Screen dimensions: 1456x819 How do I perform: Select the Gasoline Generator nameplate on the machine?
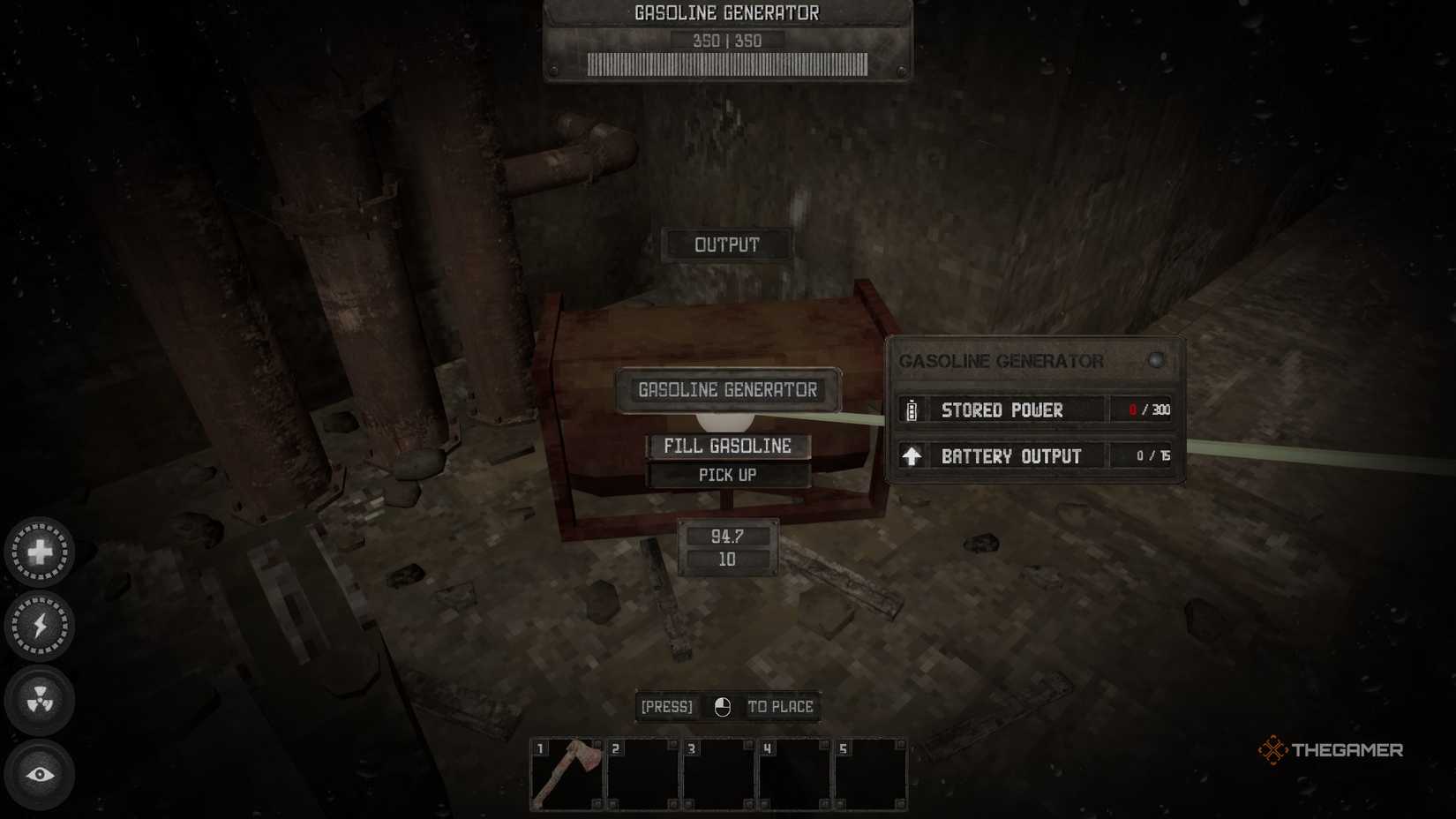click(x=727, y=388)
